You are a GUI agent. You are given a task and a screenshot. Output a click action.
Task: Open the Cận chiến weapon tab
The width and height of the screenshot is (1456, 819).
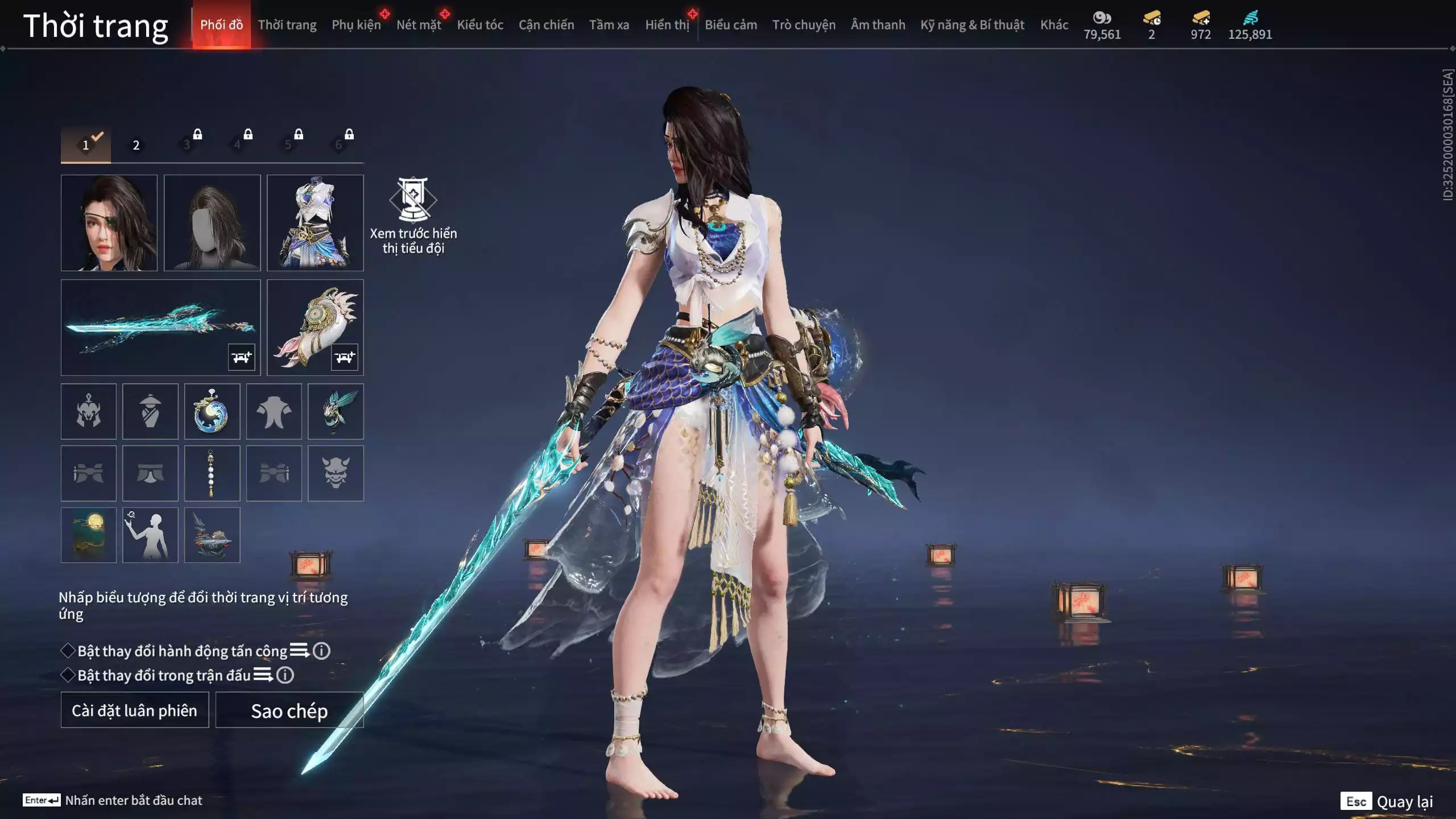click(x=546, y=25)
